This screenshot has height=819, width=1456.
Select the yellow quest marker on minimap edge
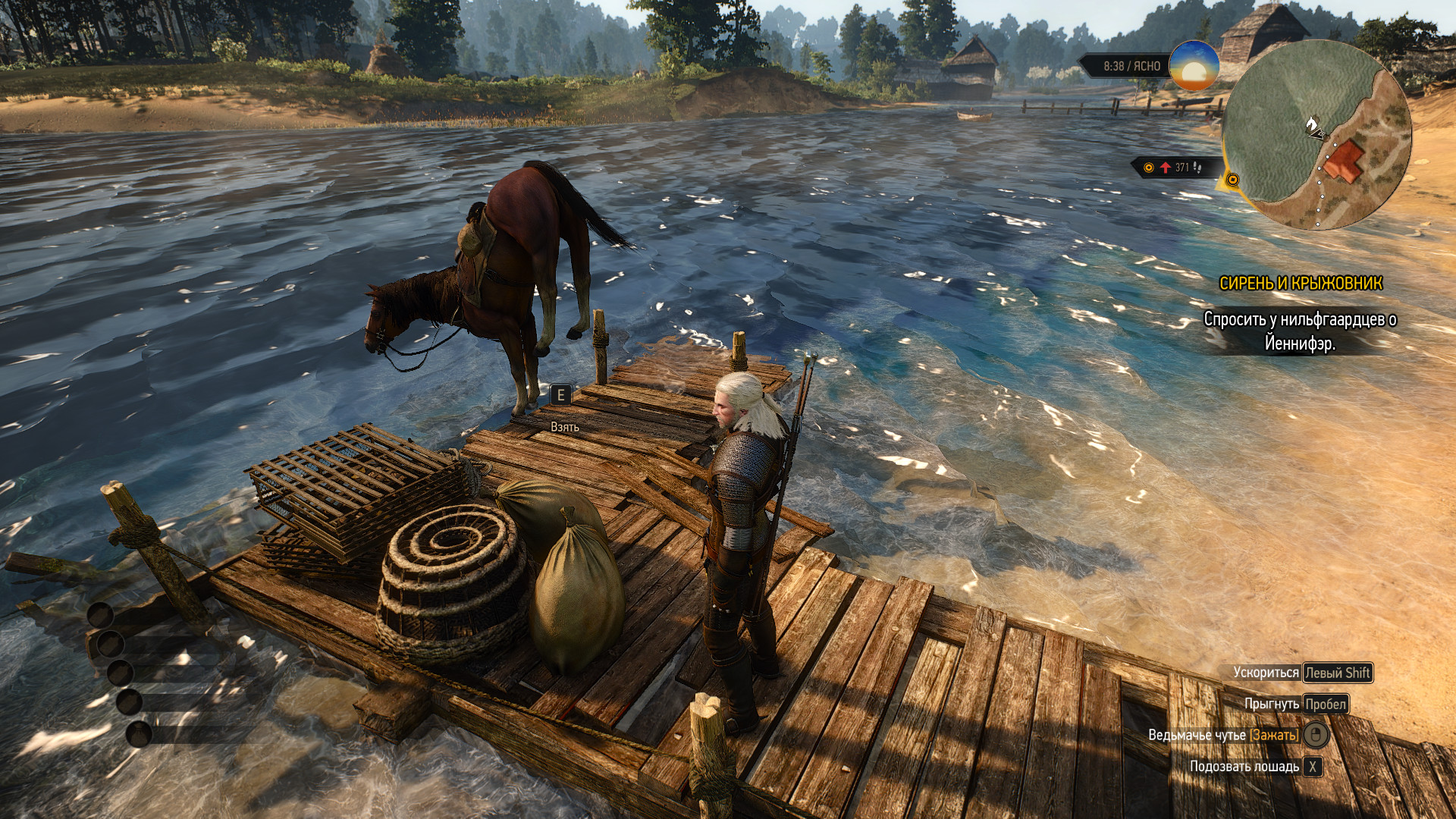pyautogui.click(x=1232, y=180)
